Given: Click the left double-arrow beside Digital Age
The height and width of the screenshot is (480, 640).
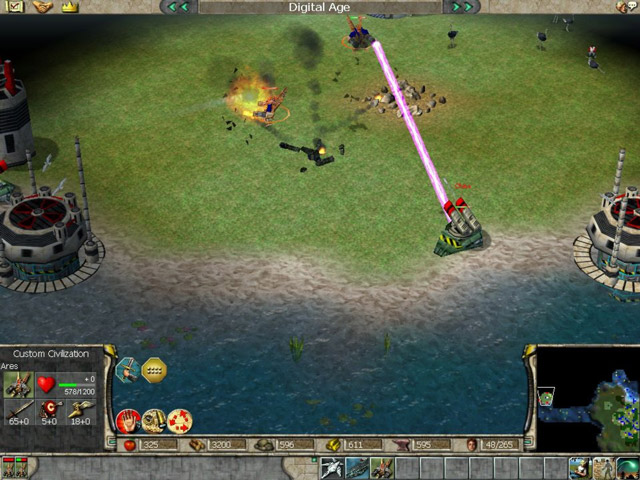Looking at the screenshot, I should 179,7.
